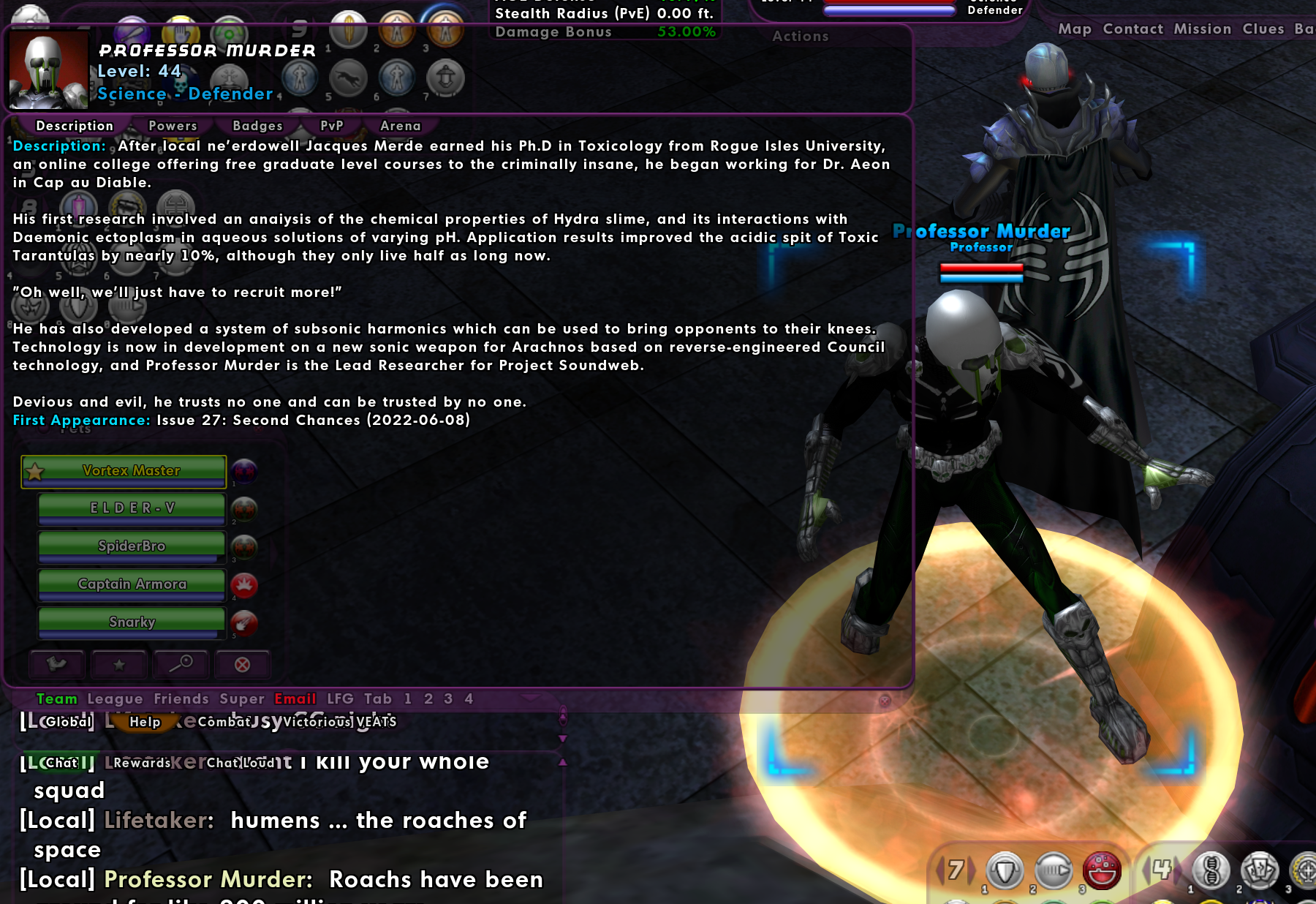This screenshot has height=904, width=1316.
Task: Target teammate E L D E R - V
Action: pyautogui.click(x=132, y=508)
